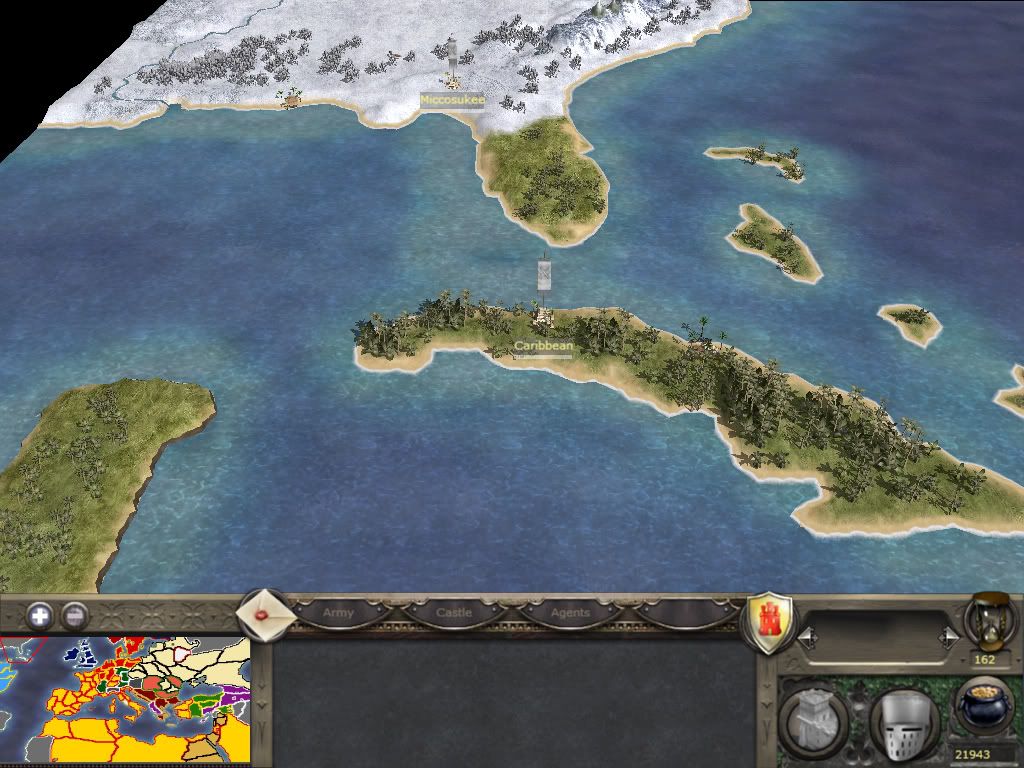The height and width of the screenshot is (768, 1024).
Task: Select the Caribbean settlement label
Action: 544,346
